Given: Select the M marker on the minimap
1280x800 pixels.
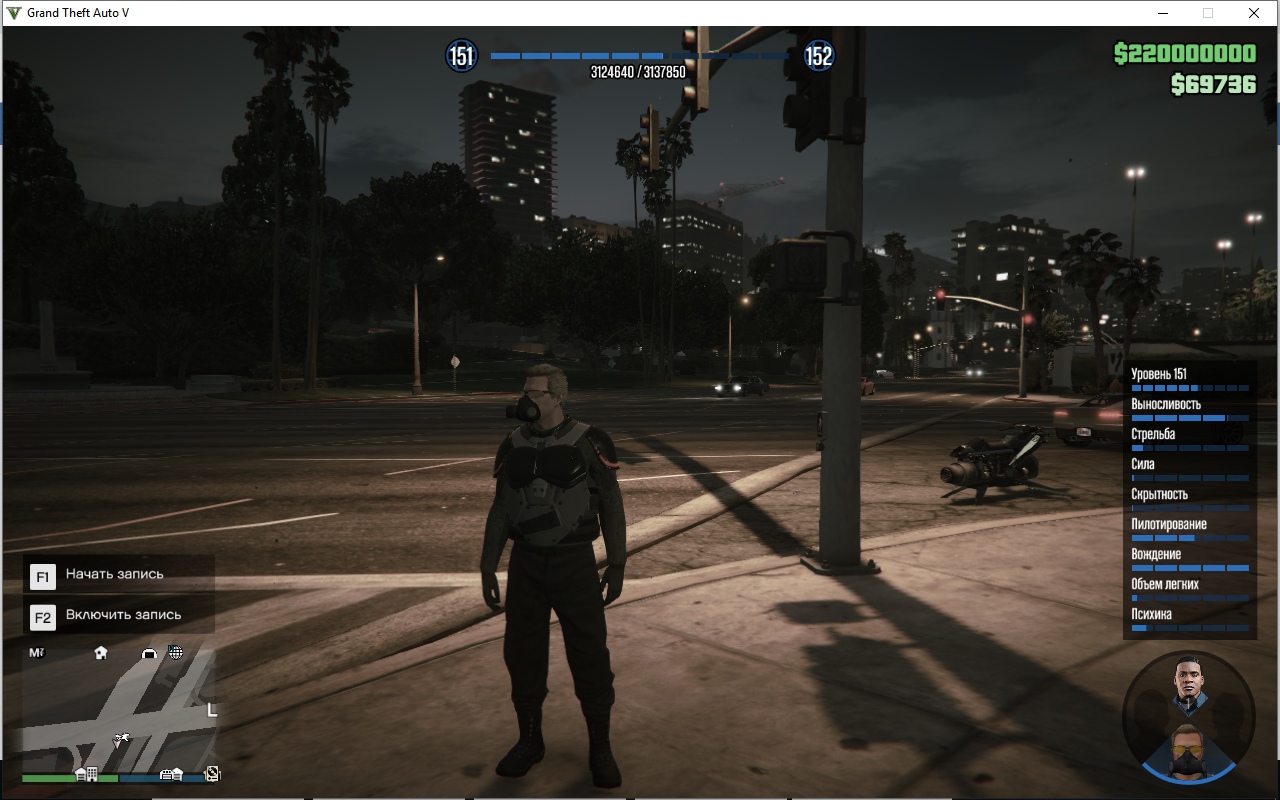Looking at the screenshot, I should point(37,653).
